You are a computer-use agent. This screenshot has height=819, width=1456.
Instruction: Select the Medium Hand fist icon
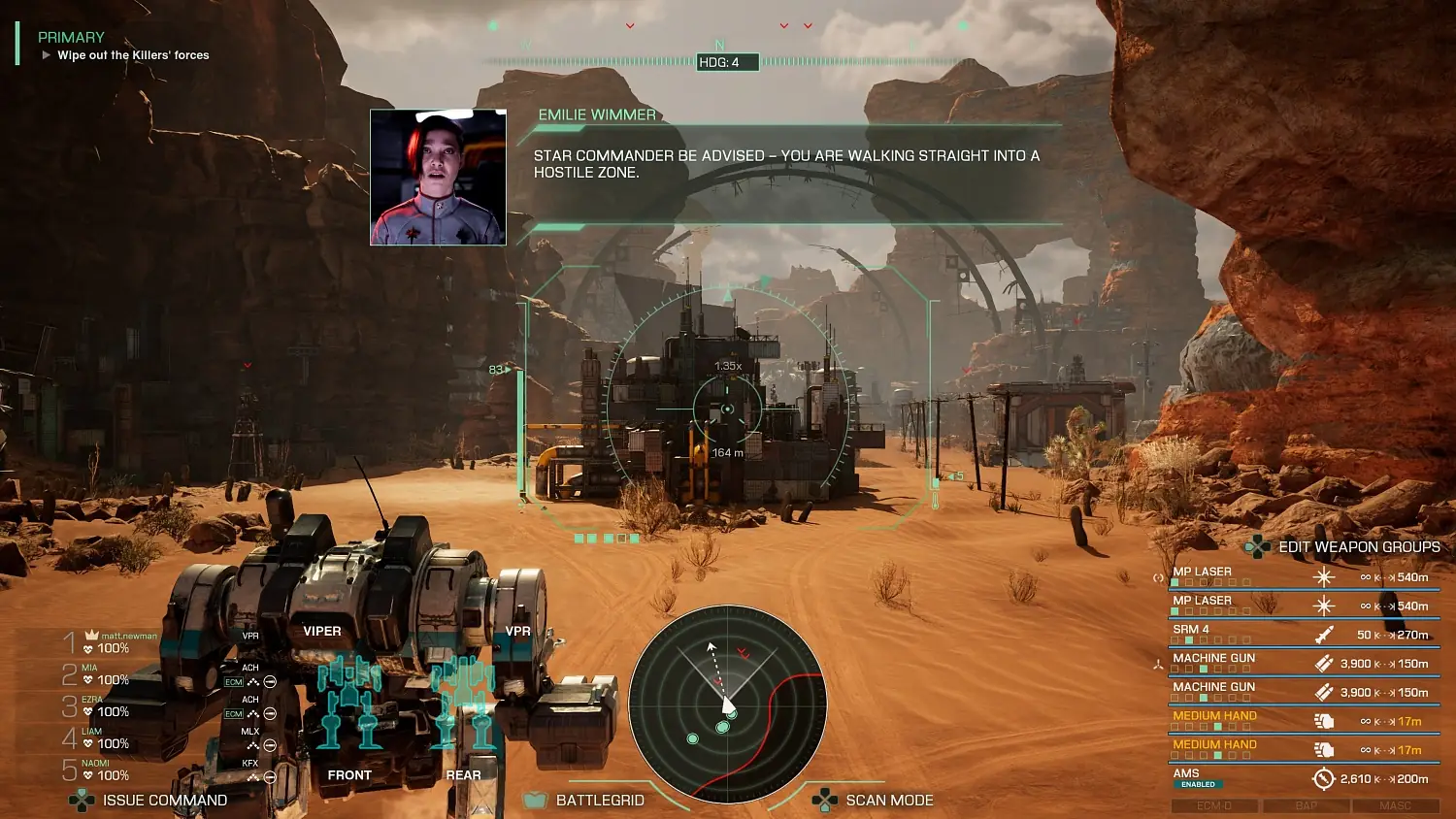click(1323, 721)
